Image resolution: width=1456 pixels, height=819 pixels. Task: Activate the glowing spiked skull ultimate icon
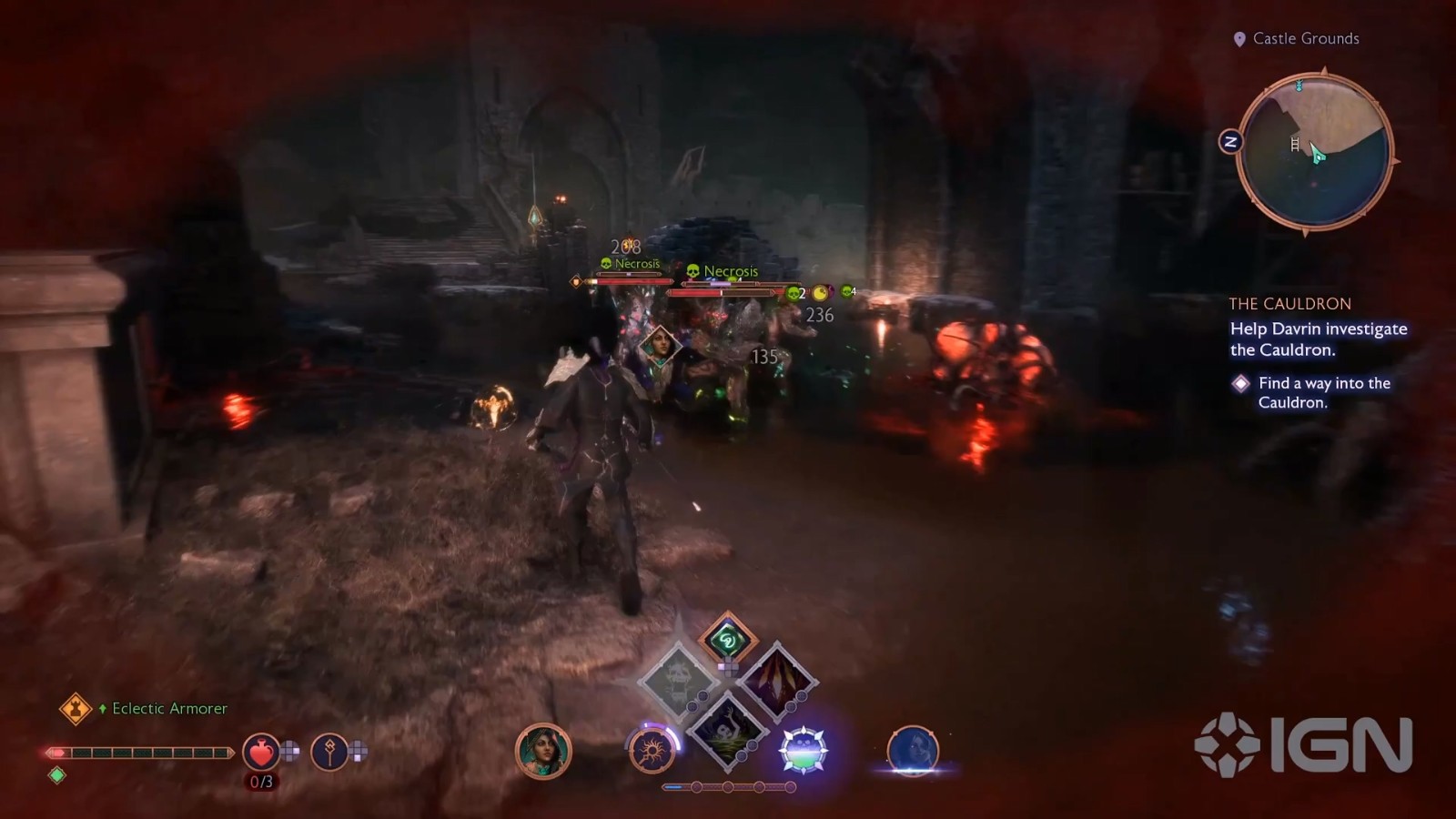coord(804,751)
